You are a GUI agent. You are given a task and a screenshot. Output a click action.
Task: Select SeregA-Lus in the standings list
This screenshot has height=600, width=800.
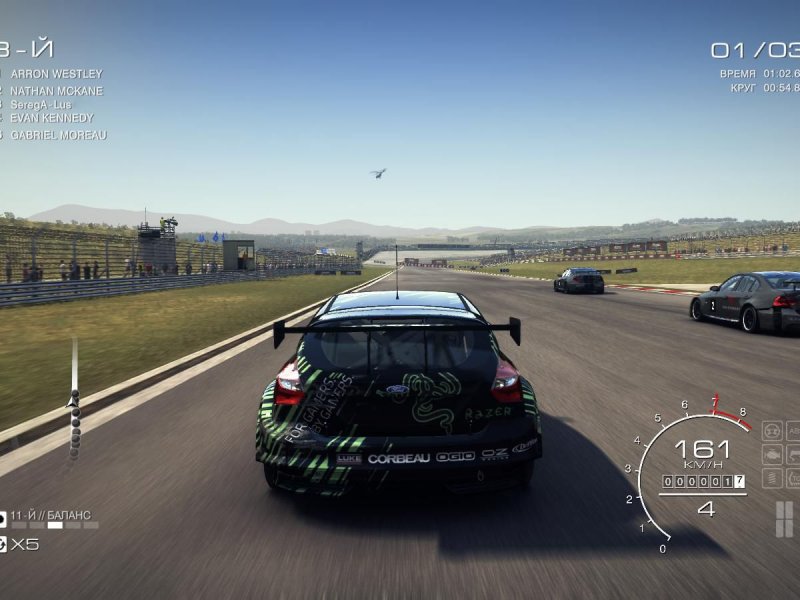pyautogui.click(x=40, y=104)
